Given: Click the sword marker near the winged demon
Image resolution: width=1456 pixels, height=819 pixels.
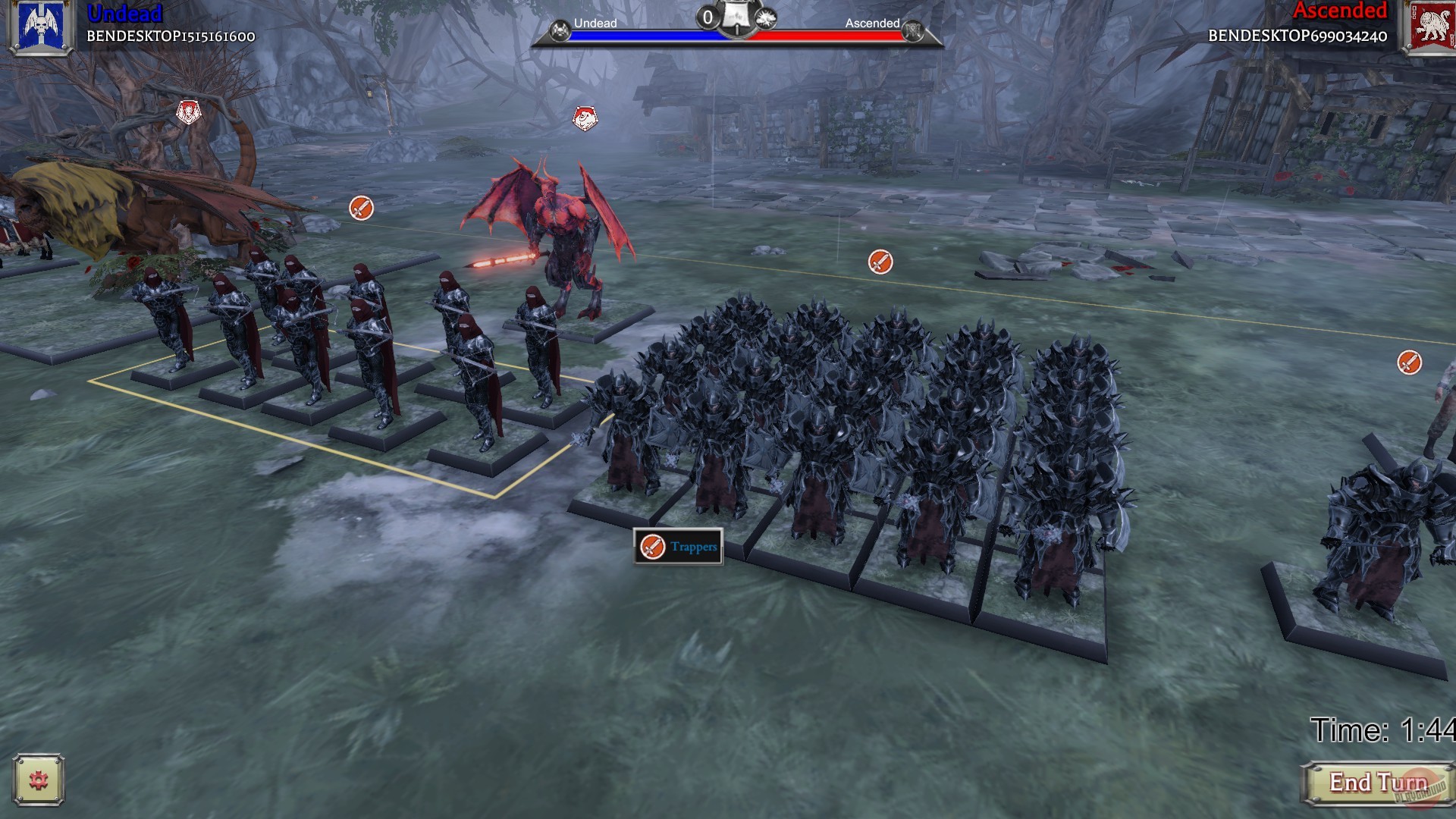Looking at the screenshot, I should pyautogui.click(x=361, y=209).
